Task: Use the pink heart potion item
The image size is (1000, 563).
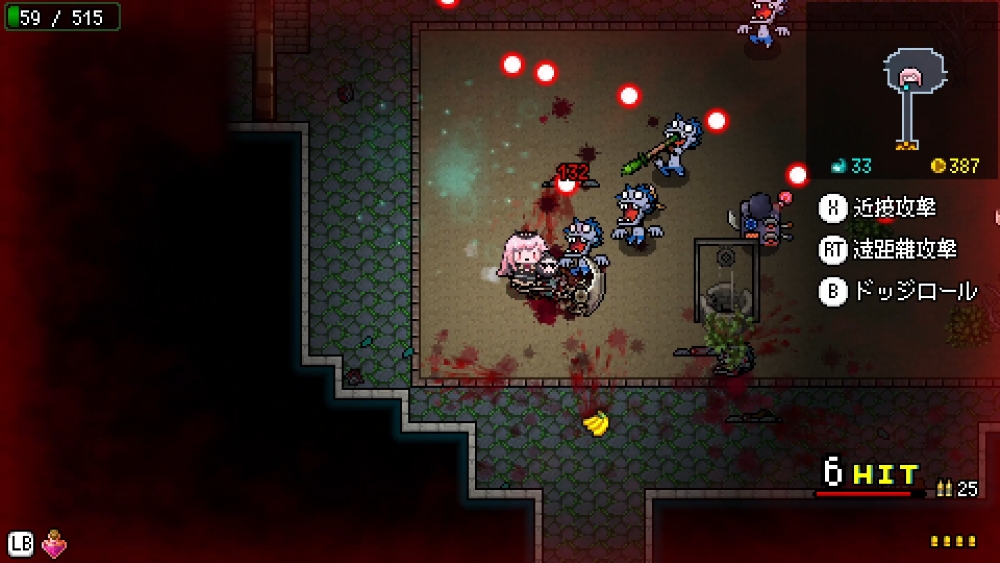Action: [x=54, y=545]
